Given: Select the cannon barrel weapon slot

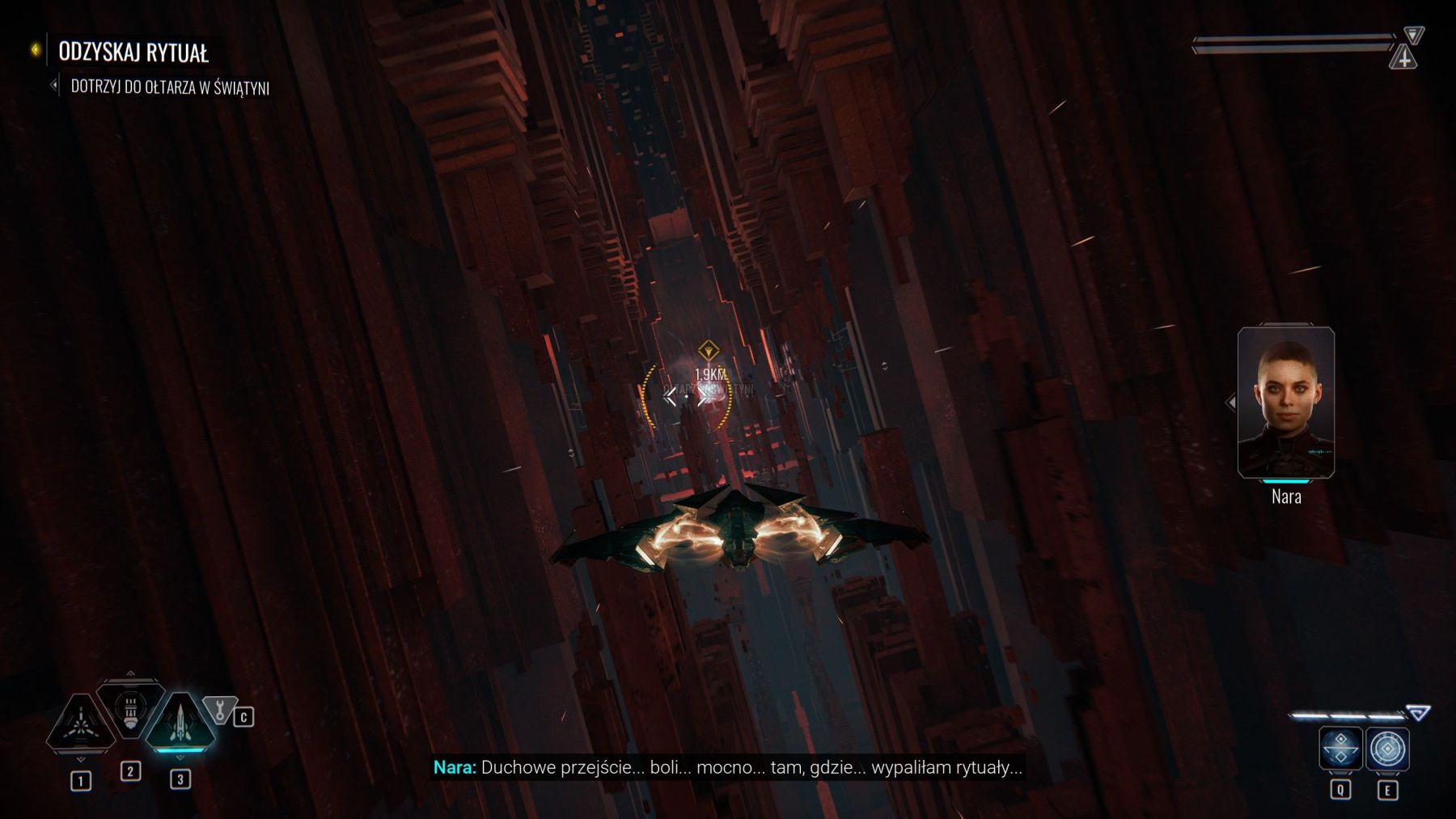Looking at the screenshot, I should pyautogui.click(x=131, y=709).
